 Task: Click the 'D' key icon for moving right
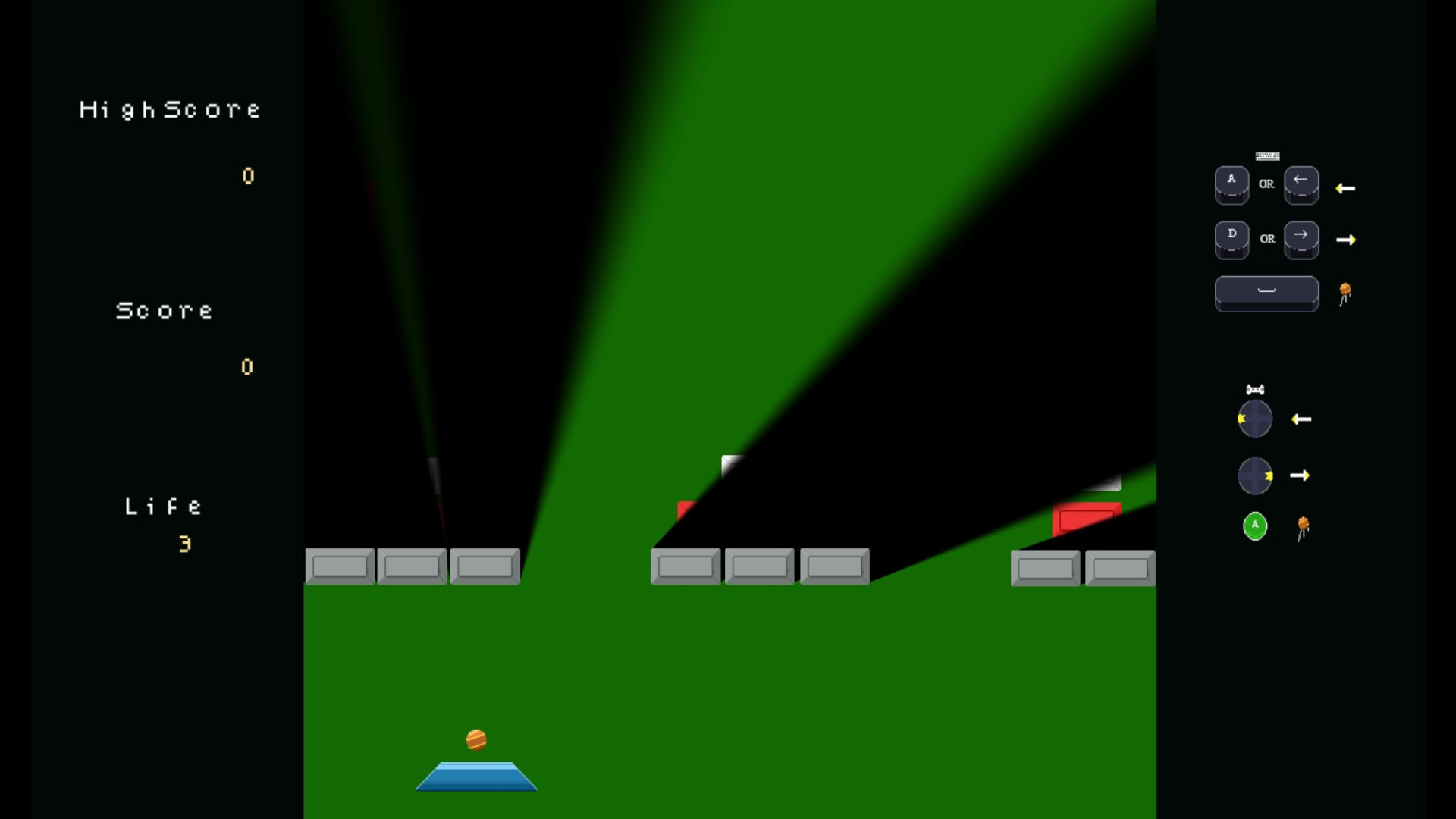point(1232,237)
